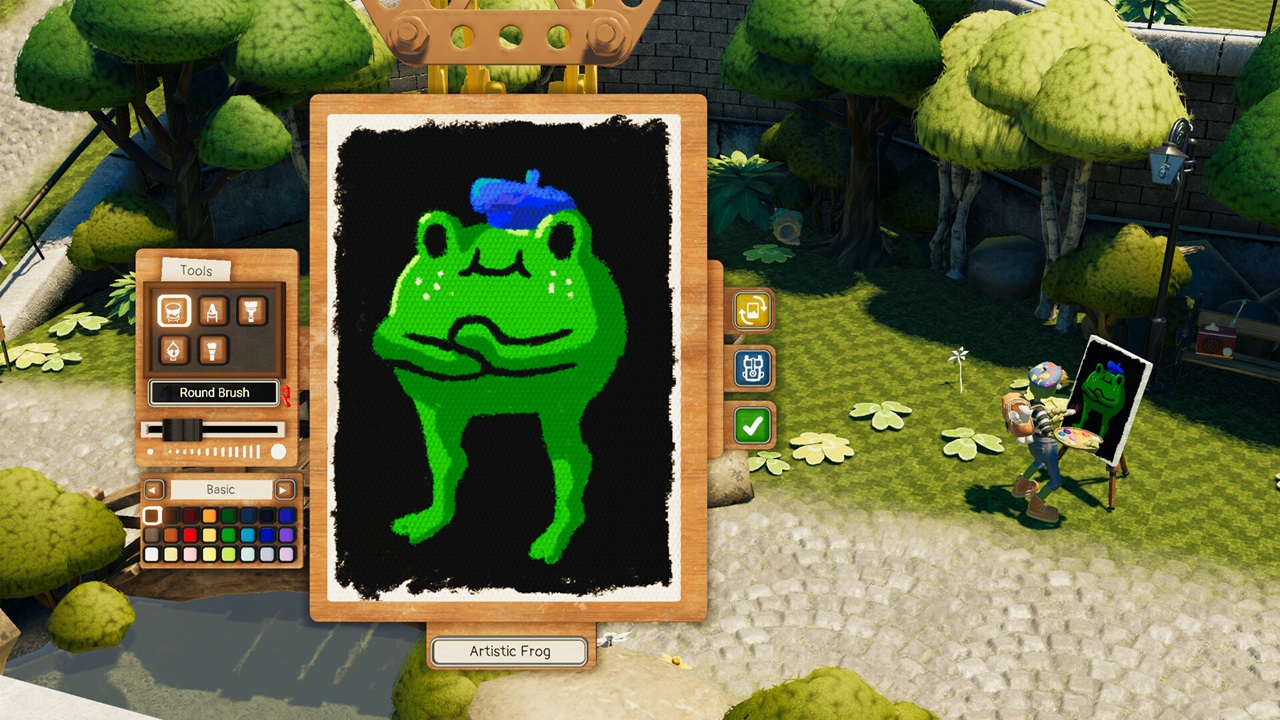The width and height of the screenshot is (1280, 720).
Task: Select the soft mop brush tool
Action: coord(212,350)
